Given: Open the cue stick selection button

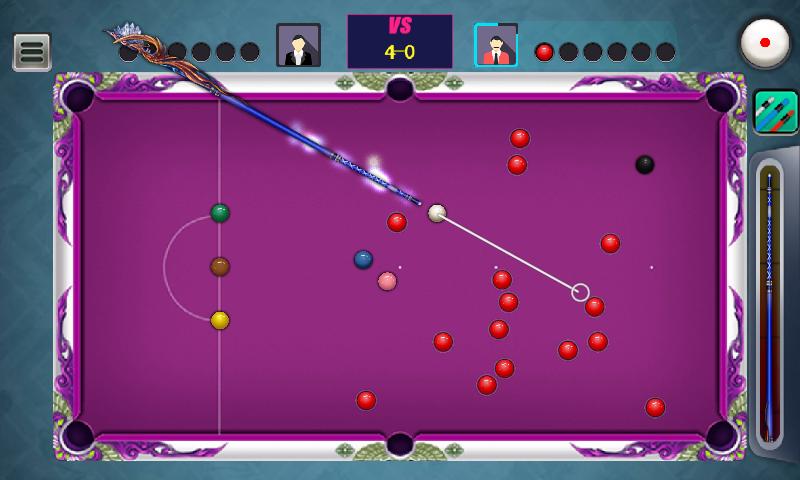Looking at the screenshot, I should click(775, 112).
